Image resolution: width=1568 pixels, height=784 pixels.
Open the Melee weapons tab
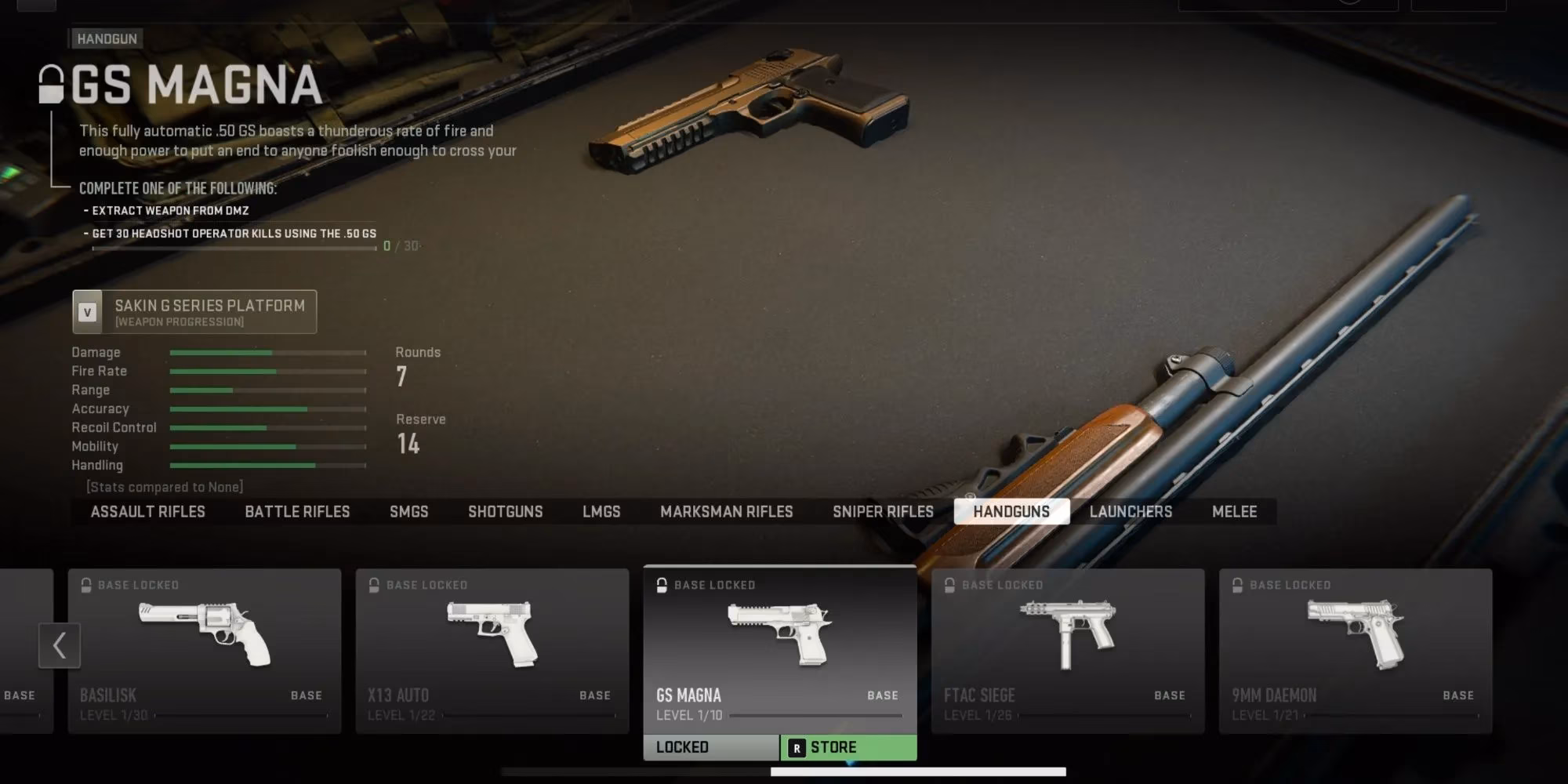(x=1234, y=512)
